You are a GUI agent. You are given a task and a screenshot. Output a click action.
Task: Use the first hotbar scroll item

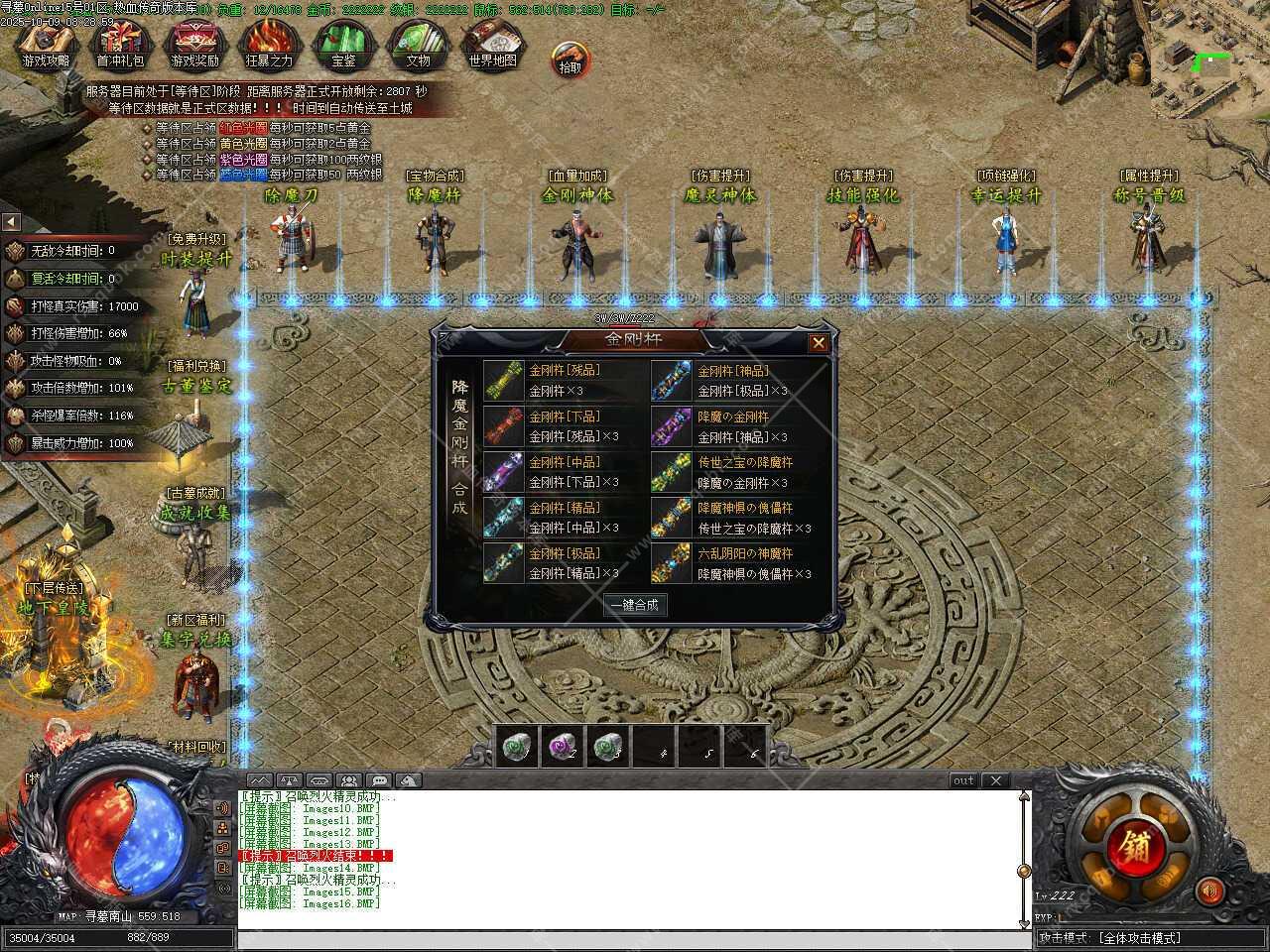pos(519,747)
